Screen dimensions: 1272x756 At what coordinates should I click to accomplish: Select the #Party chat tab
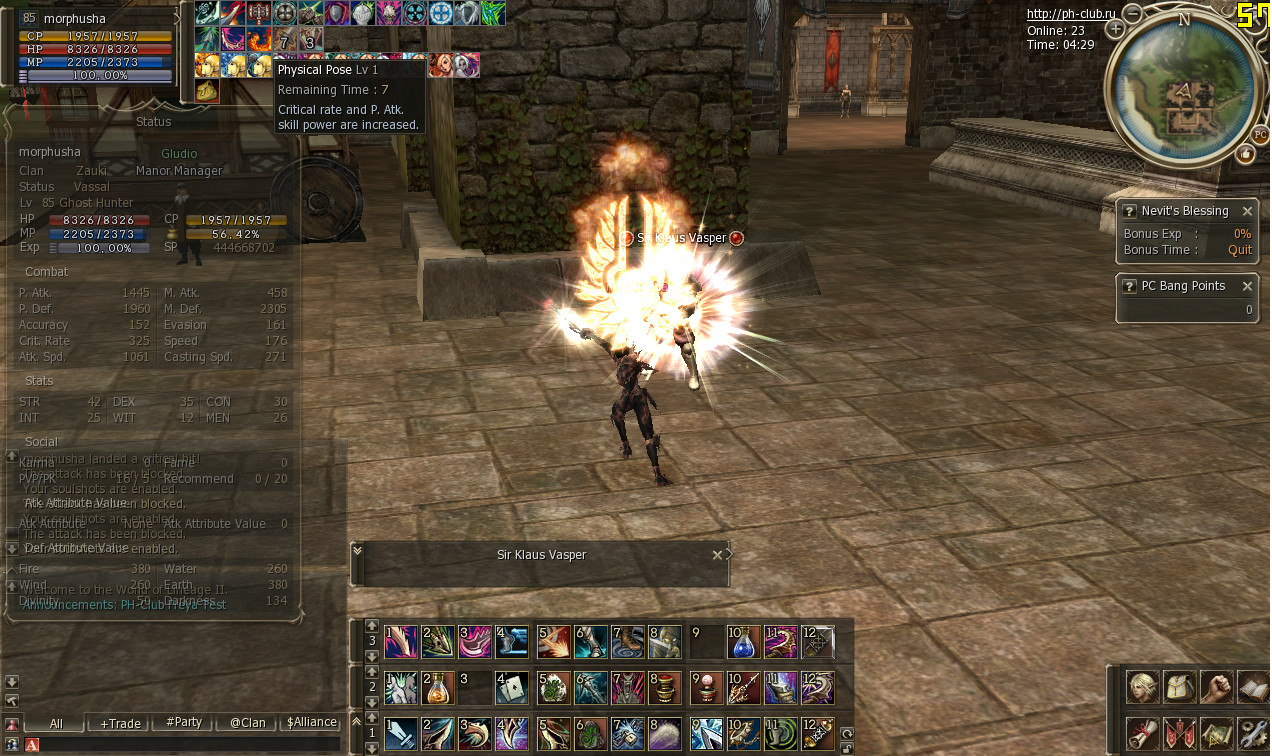tap(184, 723)
